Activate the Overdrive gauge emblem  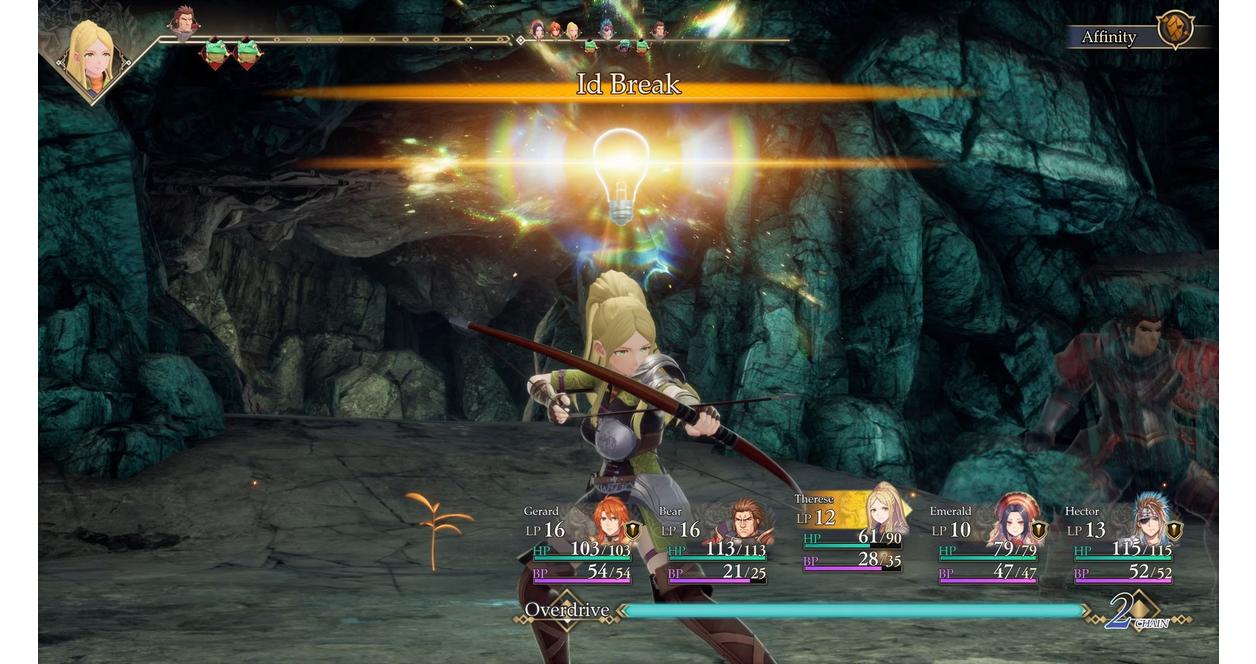pos(566,610)
